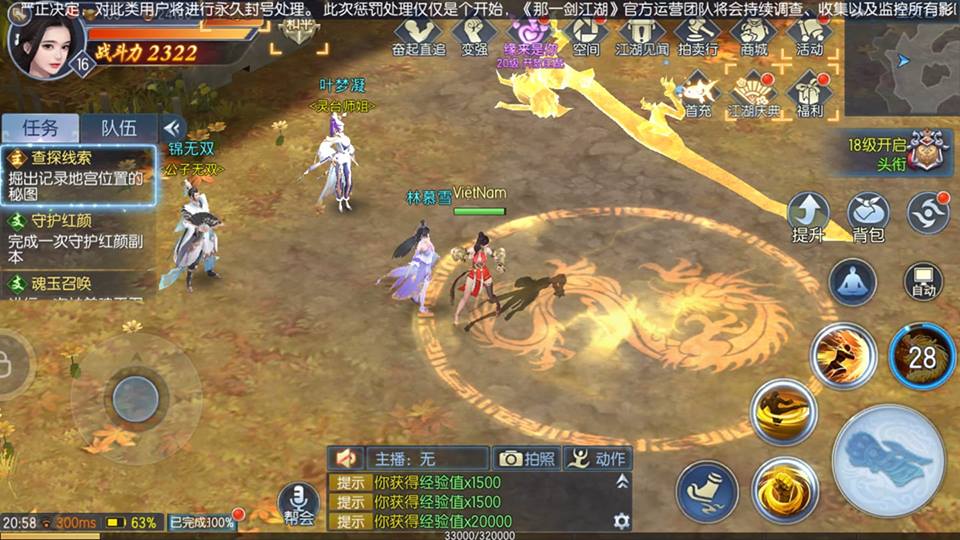
Task: Open the 空间 space menu
Action: [586, 35]
